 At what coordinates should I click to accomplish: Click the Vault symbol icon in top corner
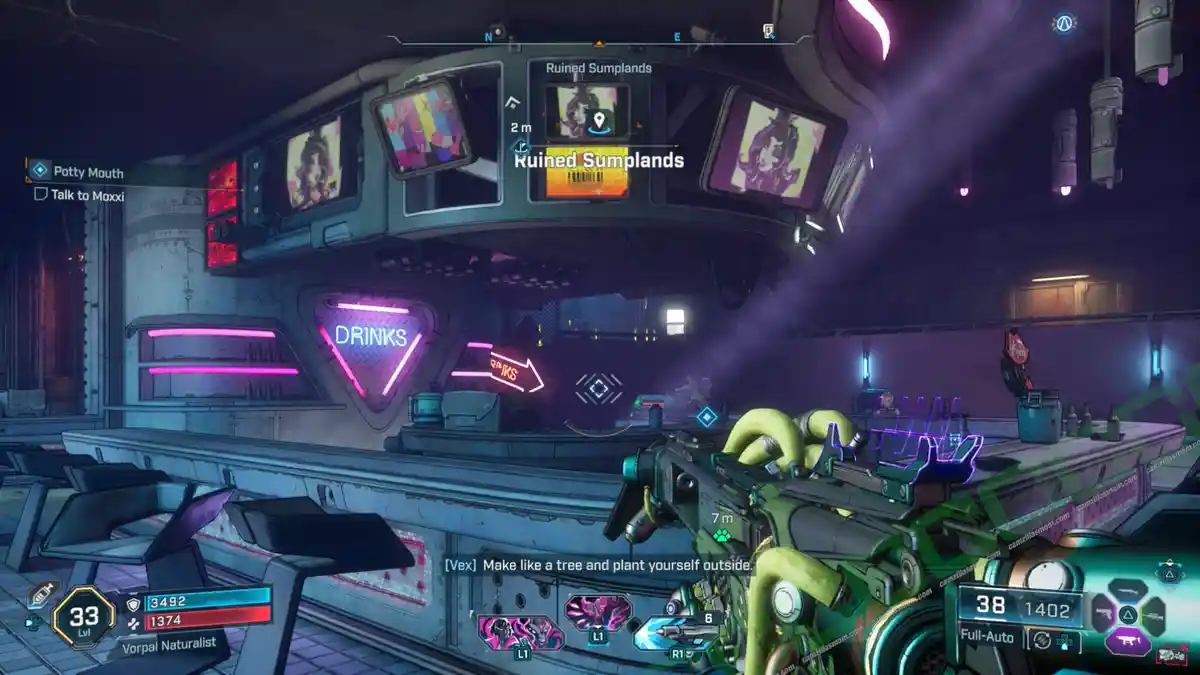coord(1063,23)
